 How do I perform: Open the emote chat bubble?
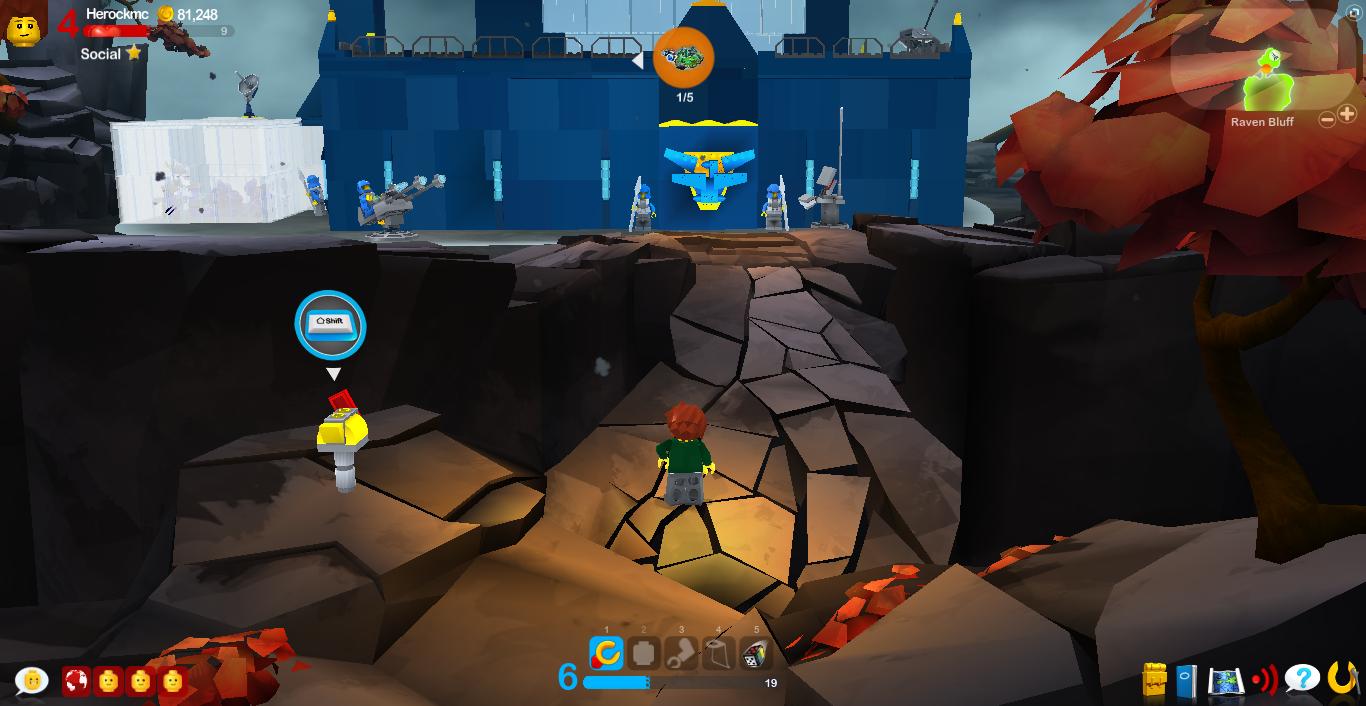pos(31,681)
